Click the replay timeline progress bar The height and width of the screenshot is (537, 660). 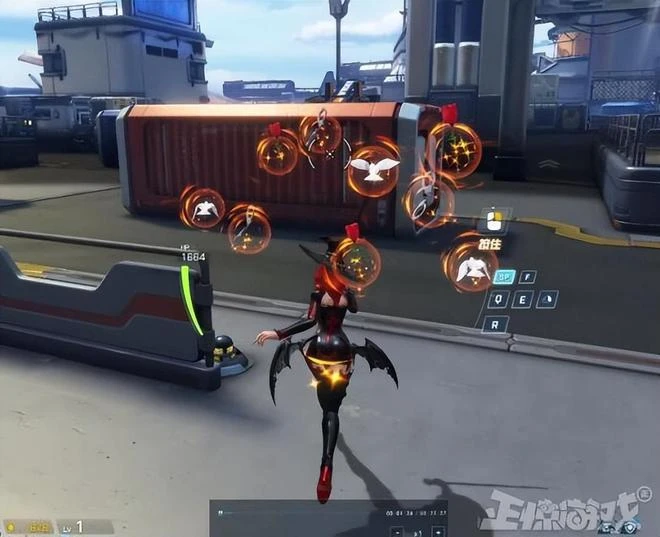point(300,513)
